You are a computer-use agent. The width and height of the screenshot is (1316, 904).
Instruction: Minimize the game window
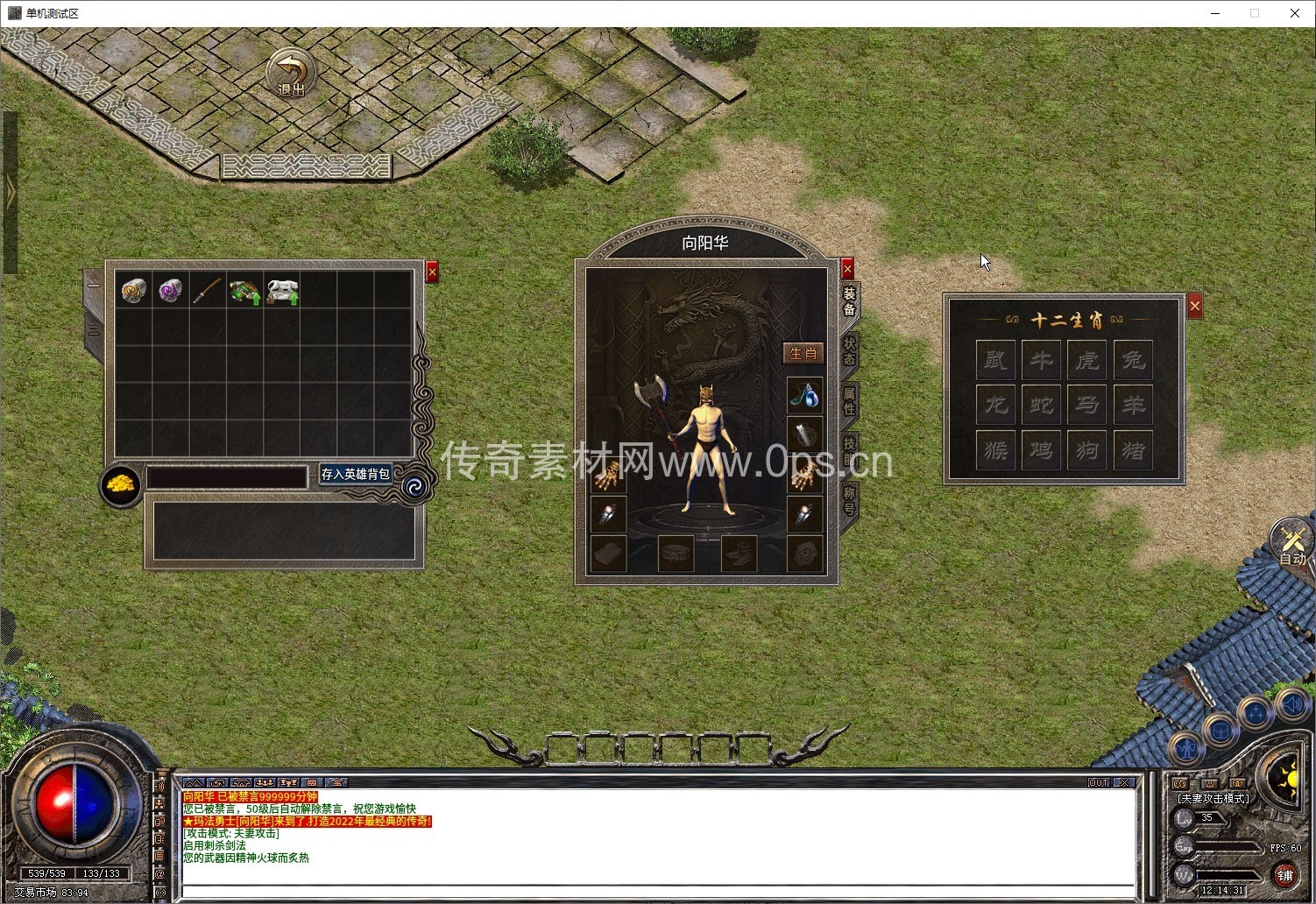(1215, 13)
